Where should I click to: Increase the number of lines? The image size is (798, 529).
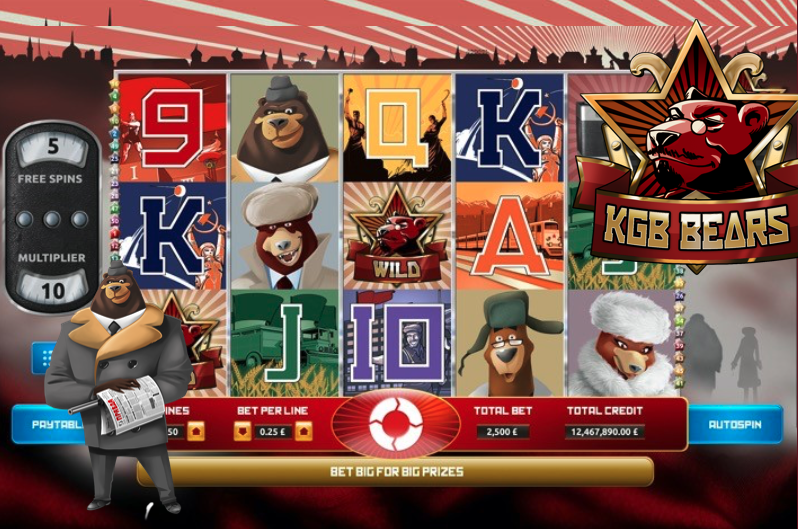(x=195, y=431)
